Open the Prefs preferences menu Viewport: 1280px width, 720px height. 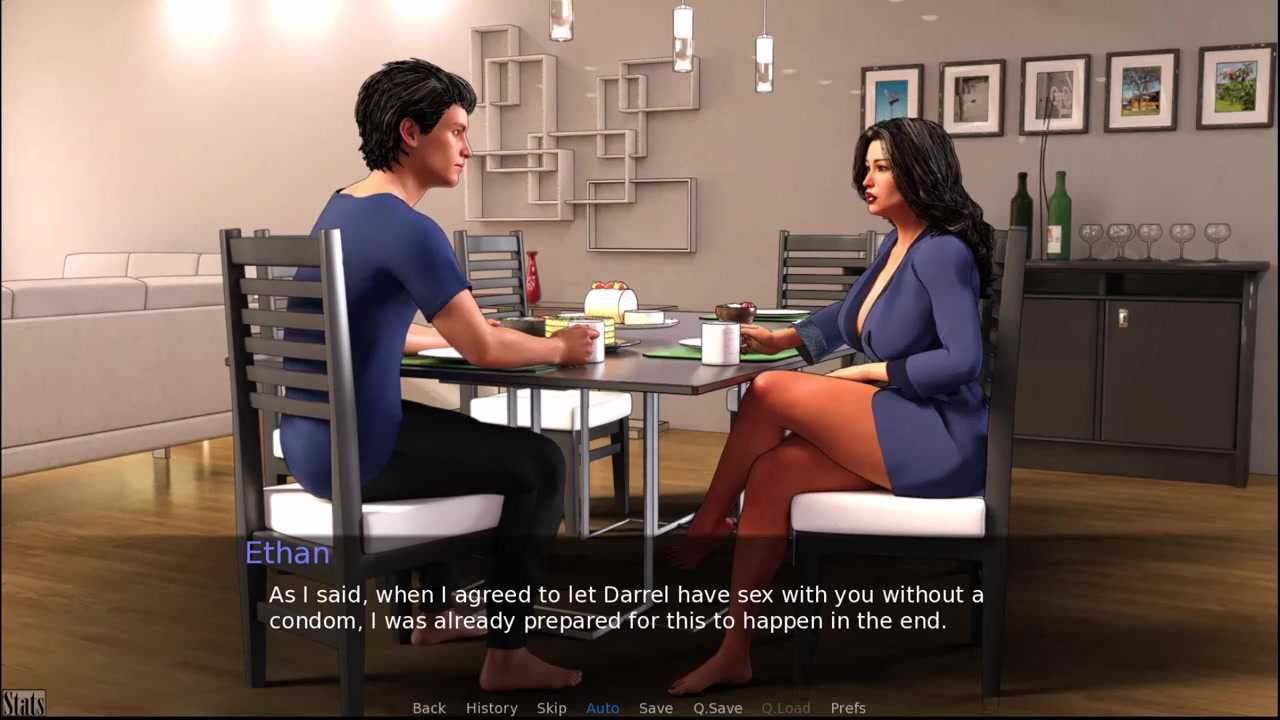point(848,708)
